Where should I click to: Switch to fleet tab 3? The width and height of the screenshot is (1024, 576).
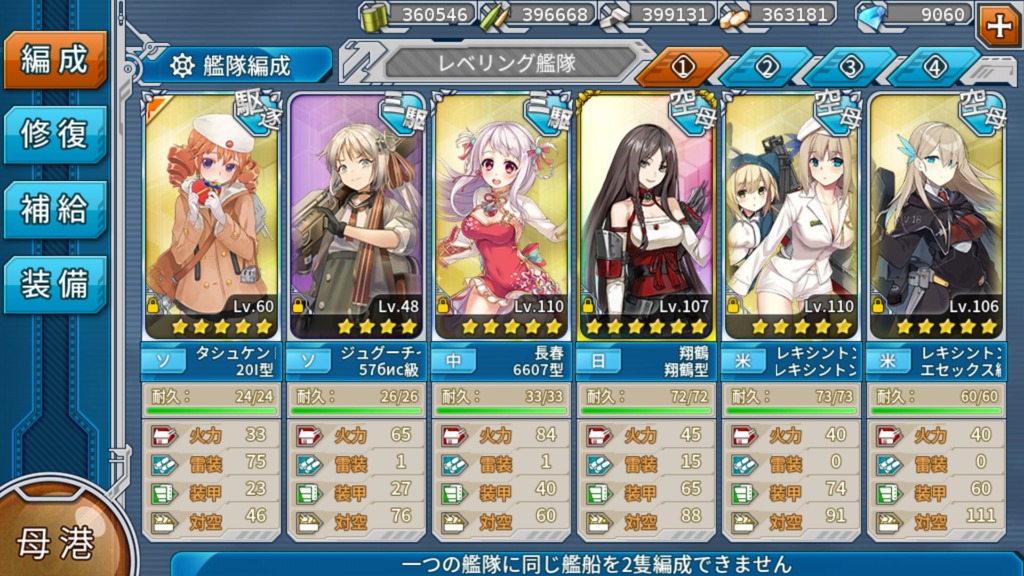point(850,67)
